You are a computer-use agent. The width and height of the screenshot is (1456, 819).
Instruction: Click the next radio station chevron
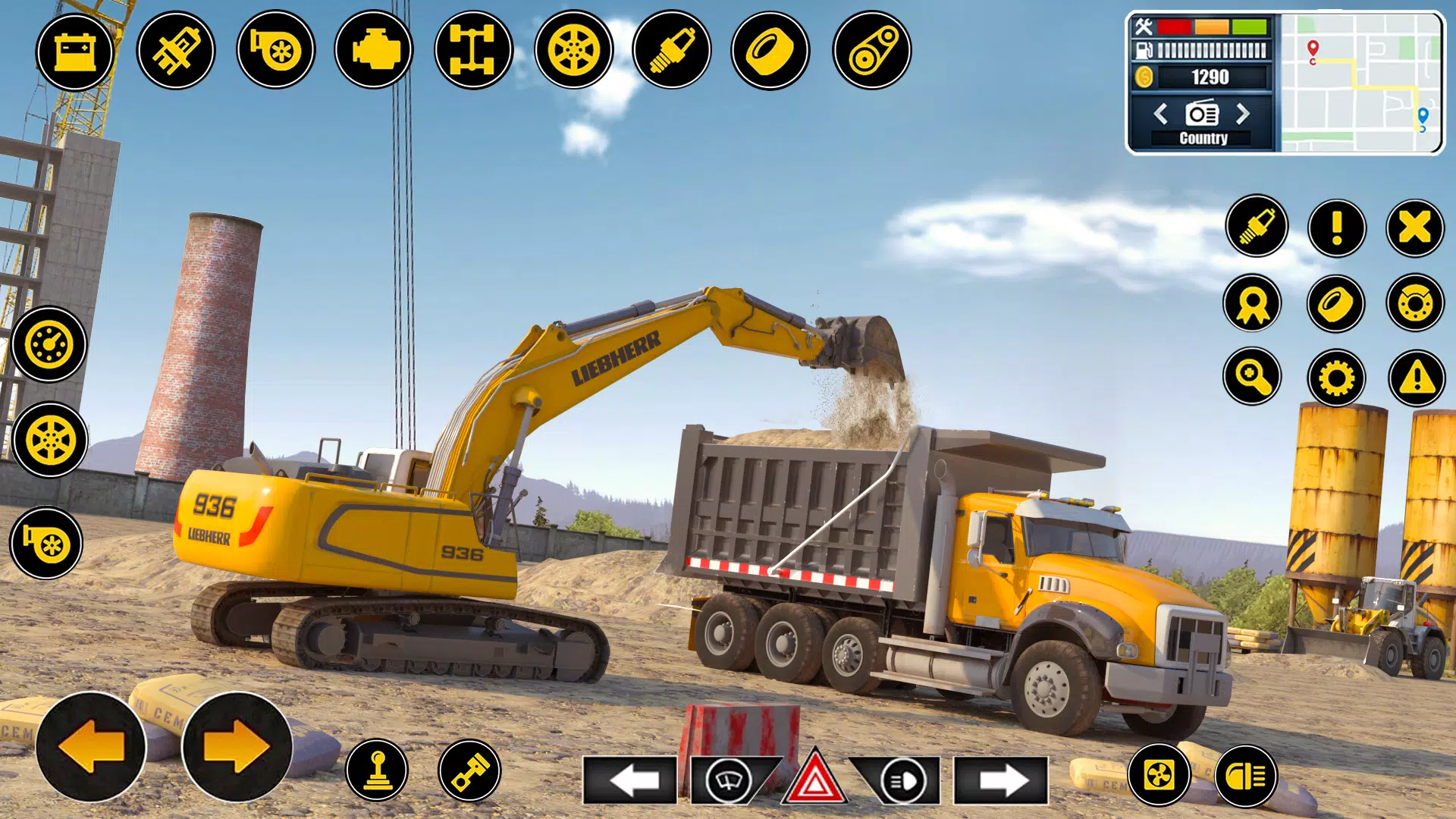point(1243,113)
